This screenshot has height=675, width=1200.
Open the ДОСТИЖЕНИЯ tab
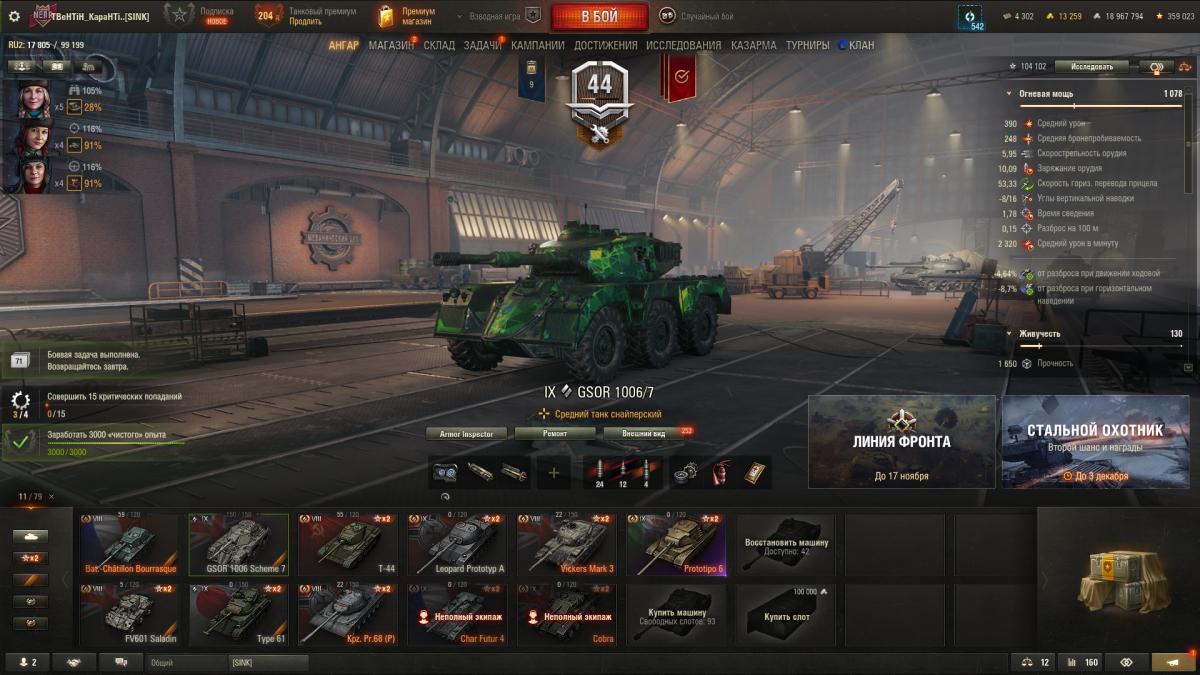[x=605, y=45]
